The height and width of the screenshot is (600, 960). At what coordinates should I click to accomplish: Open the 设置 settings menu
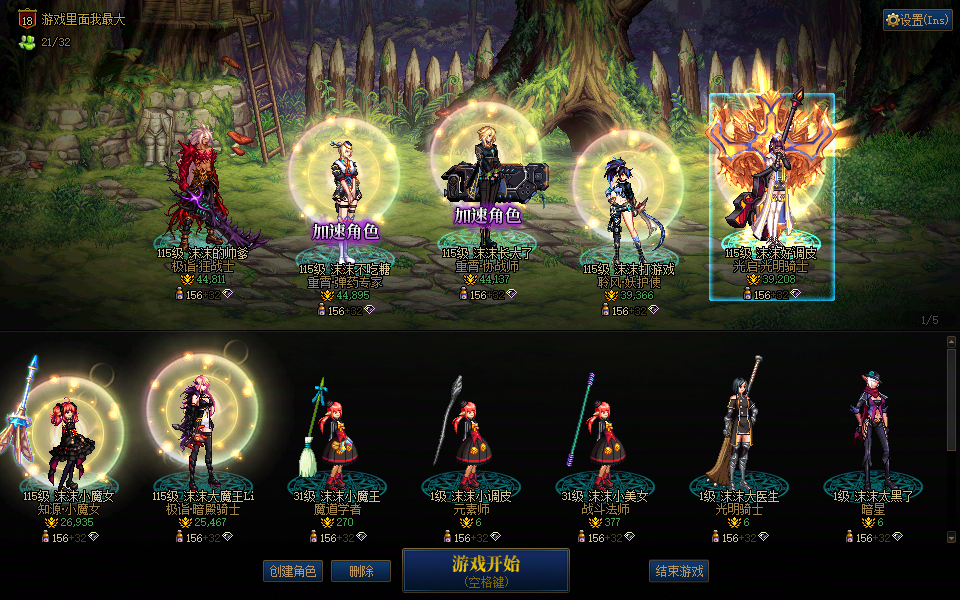917,20
